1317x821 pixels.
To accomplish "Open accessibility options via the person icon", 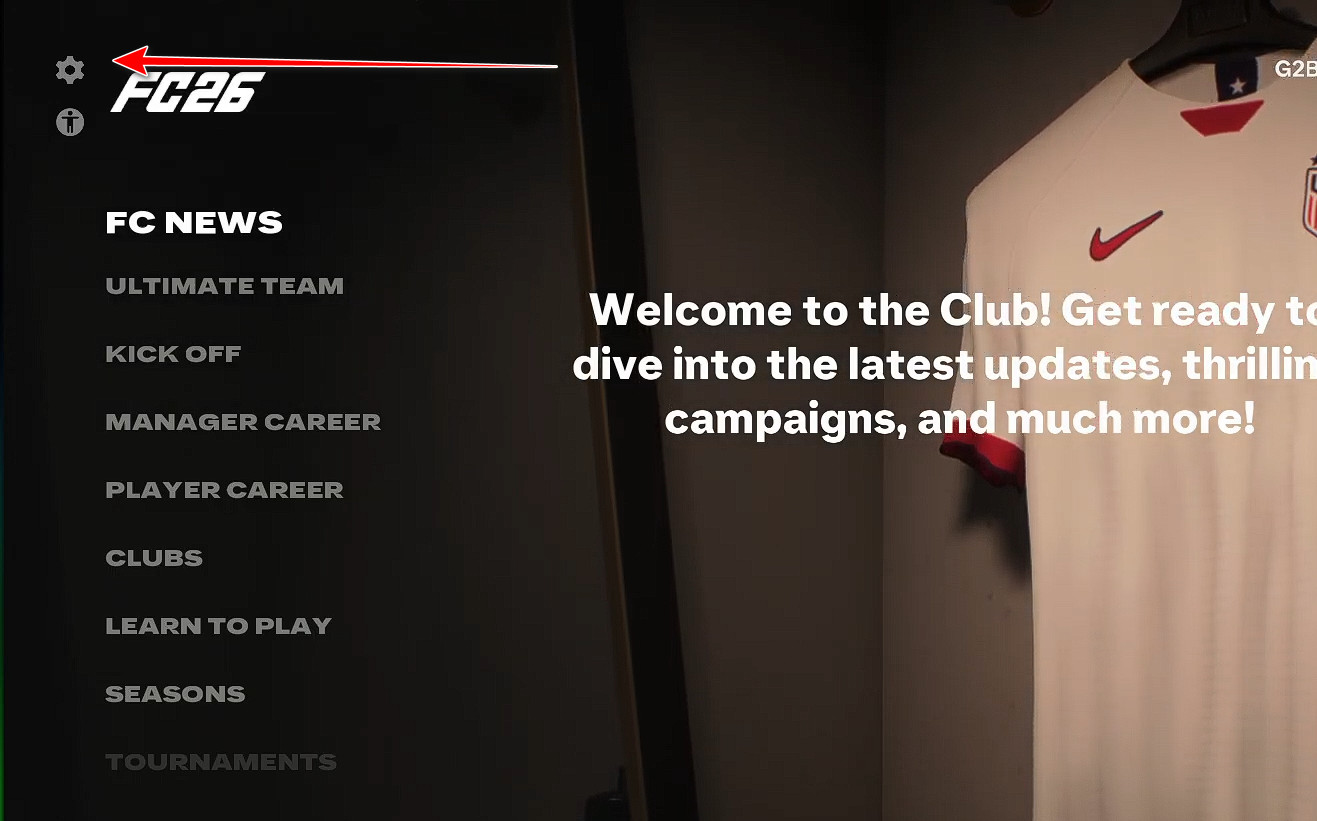I will pos(68,122).
